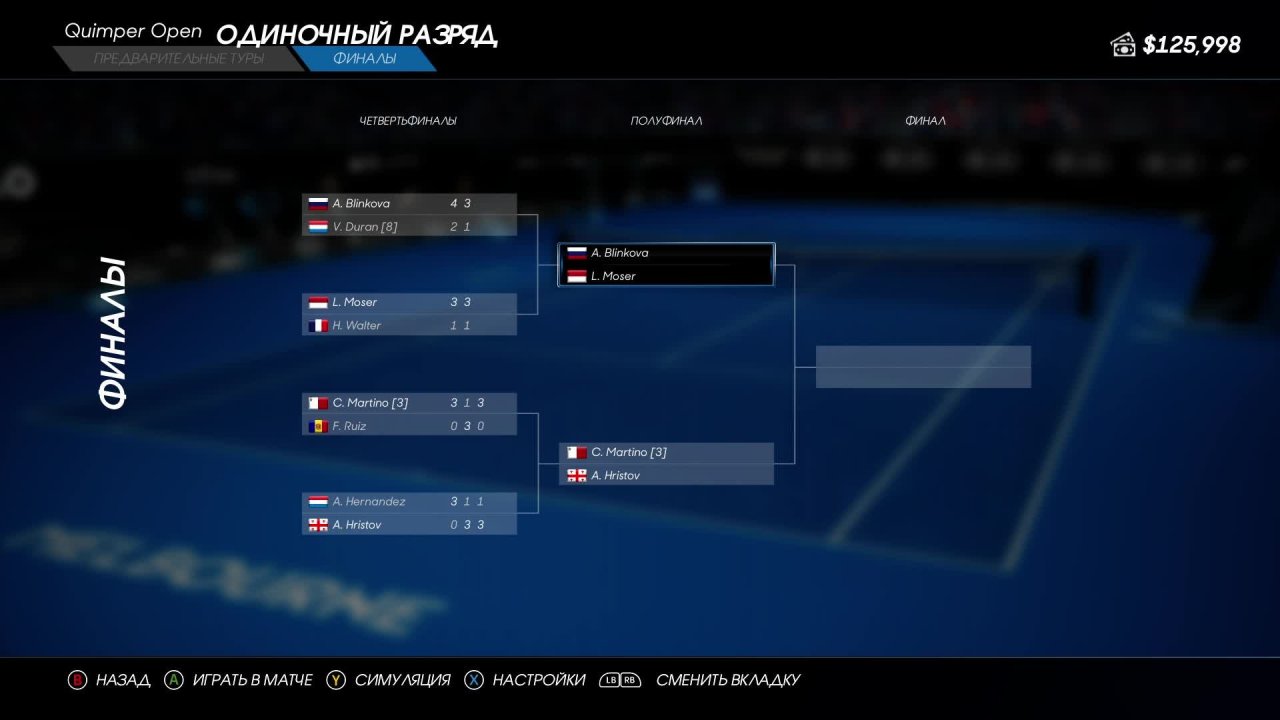Click the empty final match slot
Screen dimensions: 1280x720
coord(922,366)
